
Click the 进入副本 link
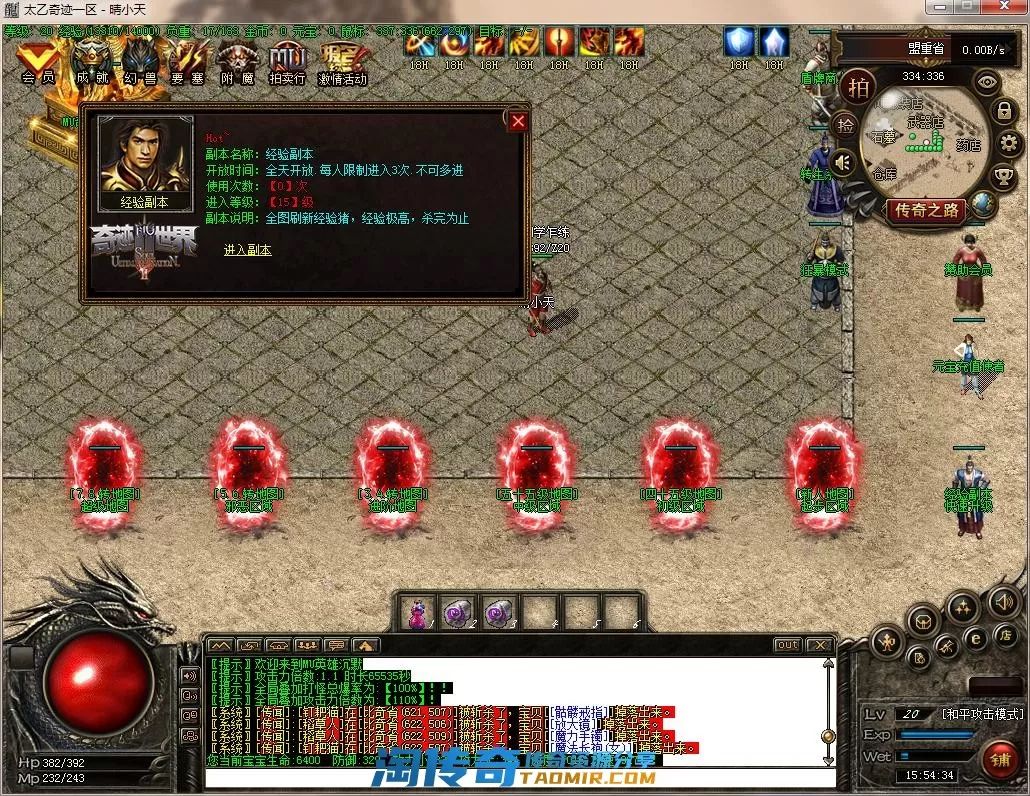coord(247,250)
